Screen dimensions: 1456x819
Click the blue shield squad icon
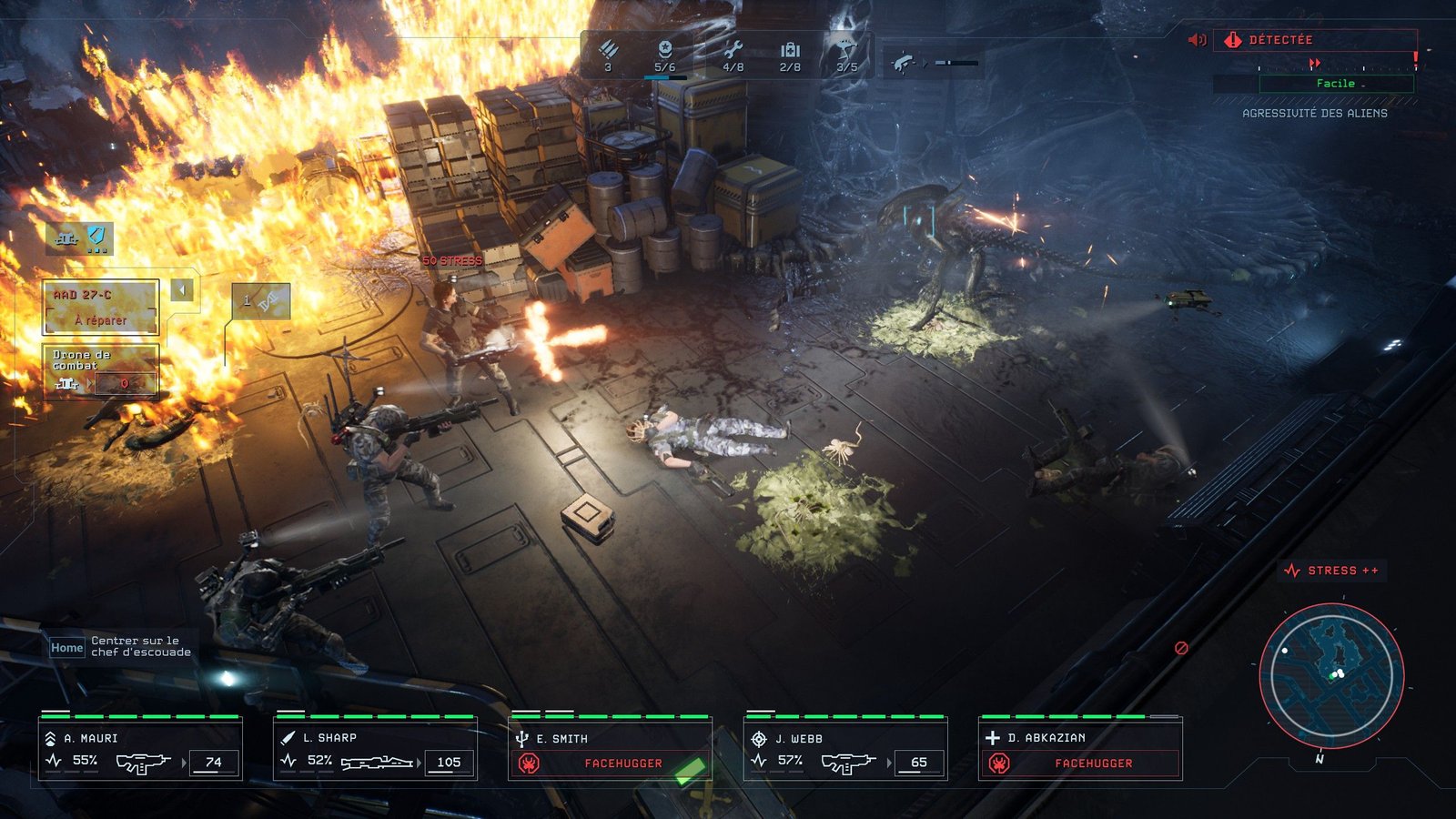(x=96, y=238)
